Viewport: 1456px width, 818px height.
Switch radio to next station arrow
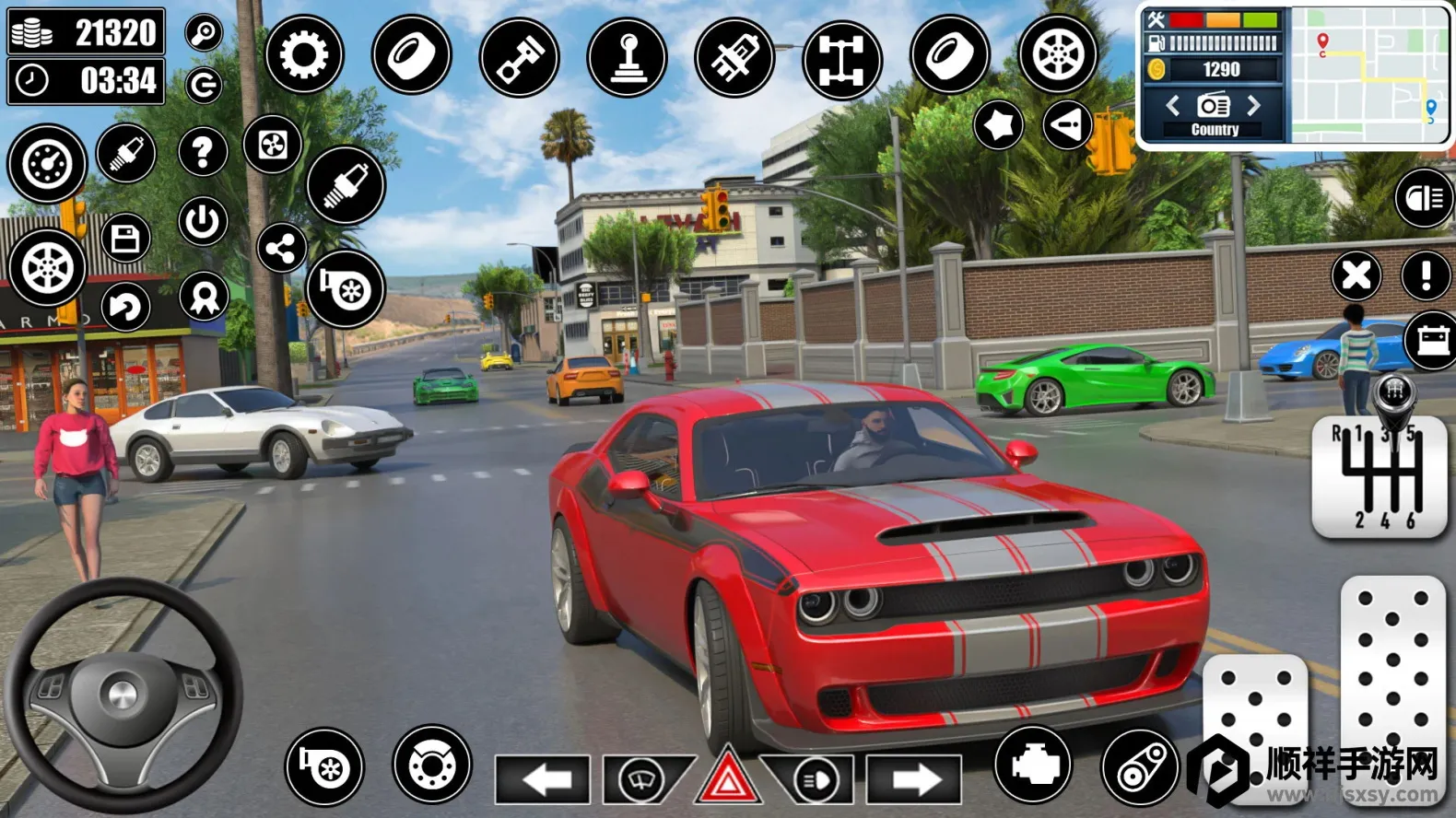point(1254,106)
